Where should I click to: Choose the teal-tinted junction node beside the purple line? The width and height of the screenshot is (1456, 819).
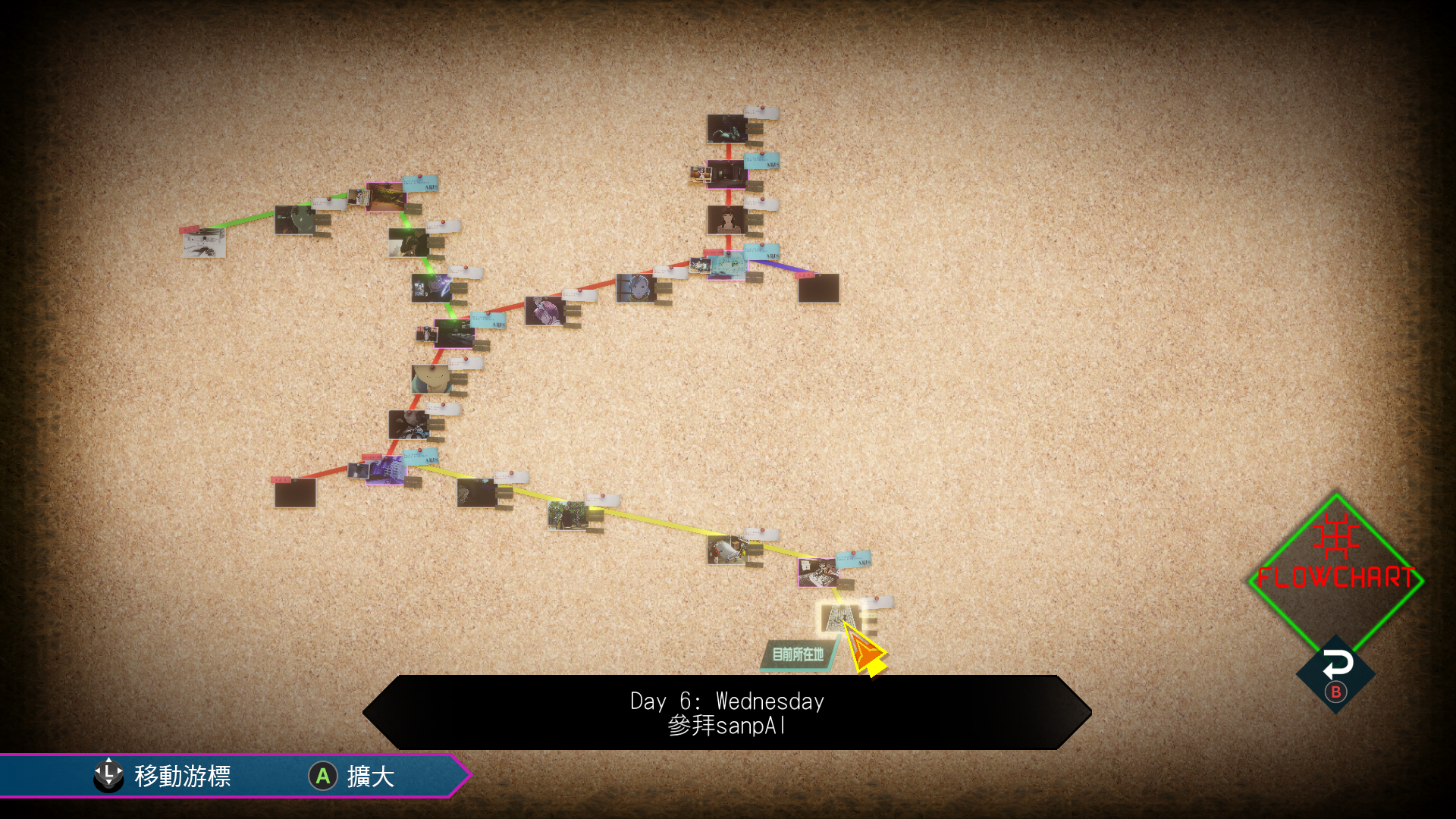tap(726, 265)
